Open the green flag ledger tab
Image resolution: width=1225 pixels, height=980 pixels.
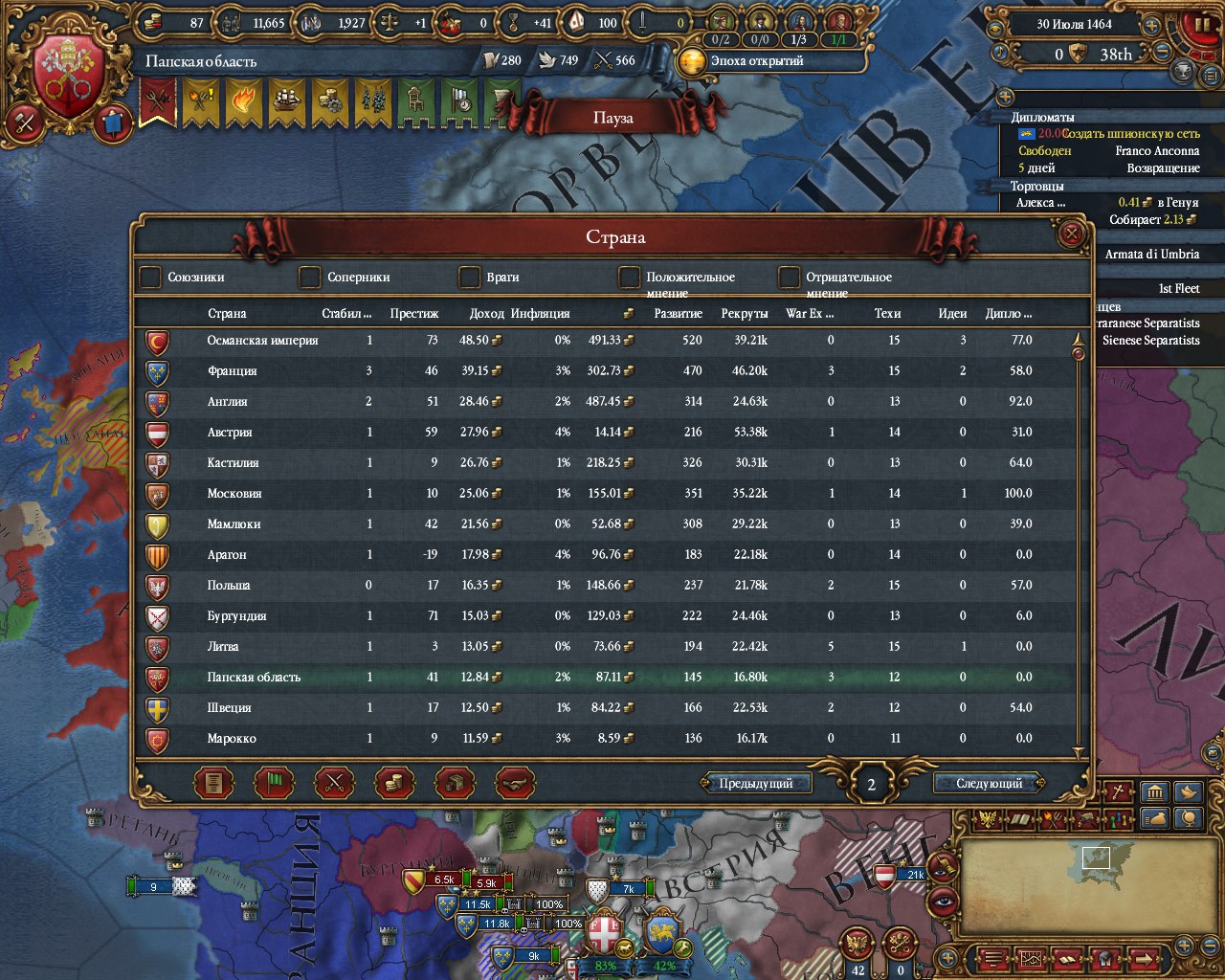[x=273, y=783]
